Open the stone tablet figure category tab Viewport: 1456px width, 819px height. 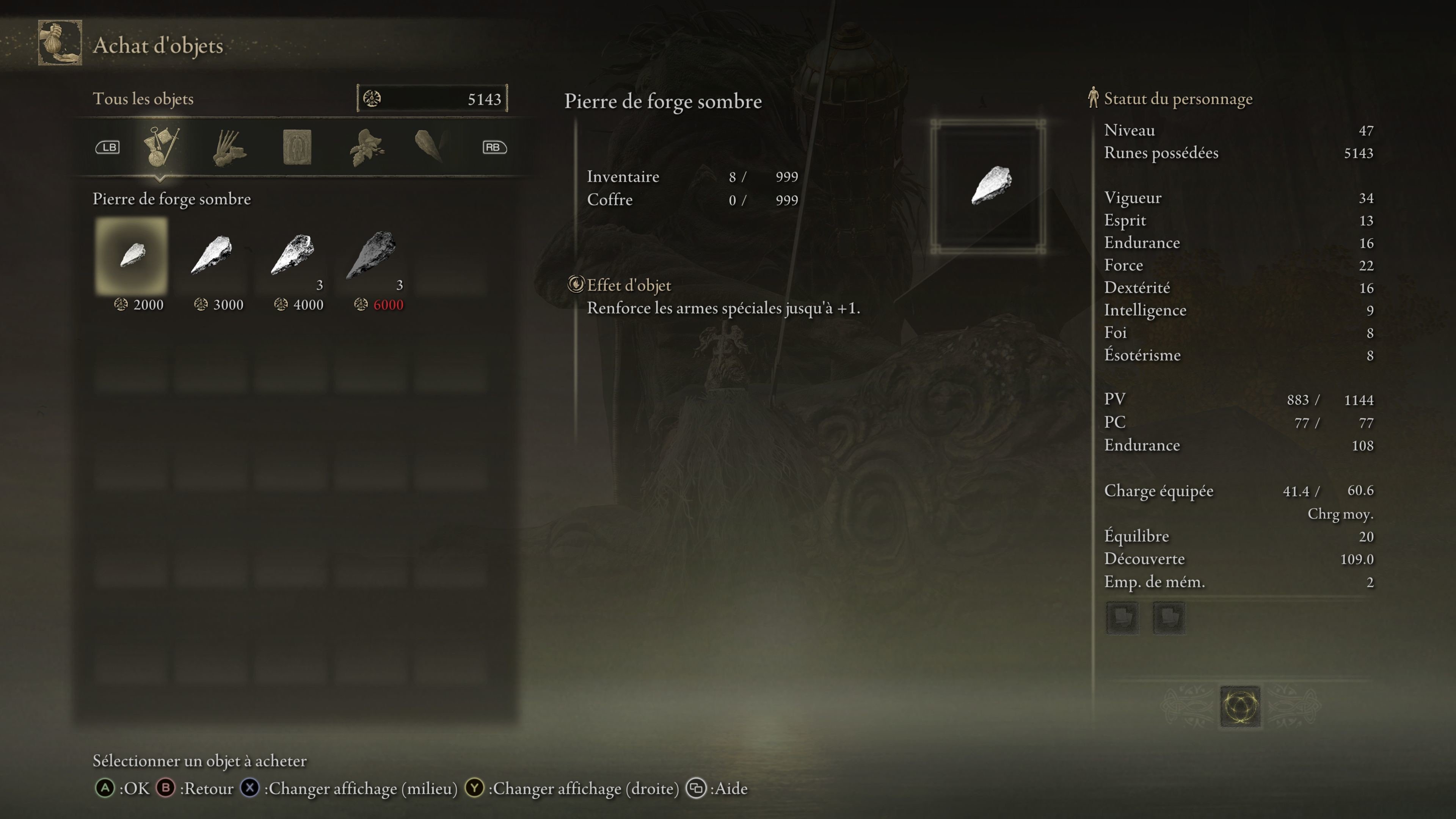[297, 147]
